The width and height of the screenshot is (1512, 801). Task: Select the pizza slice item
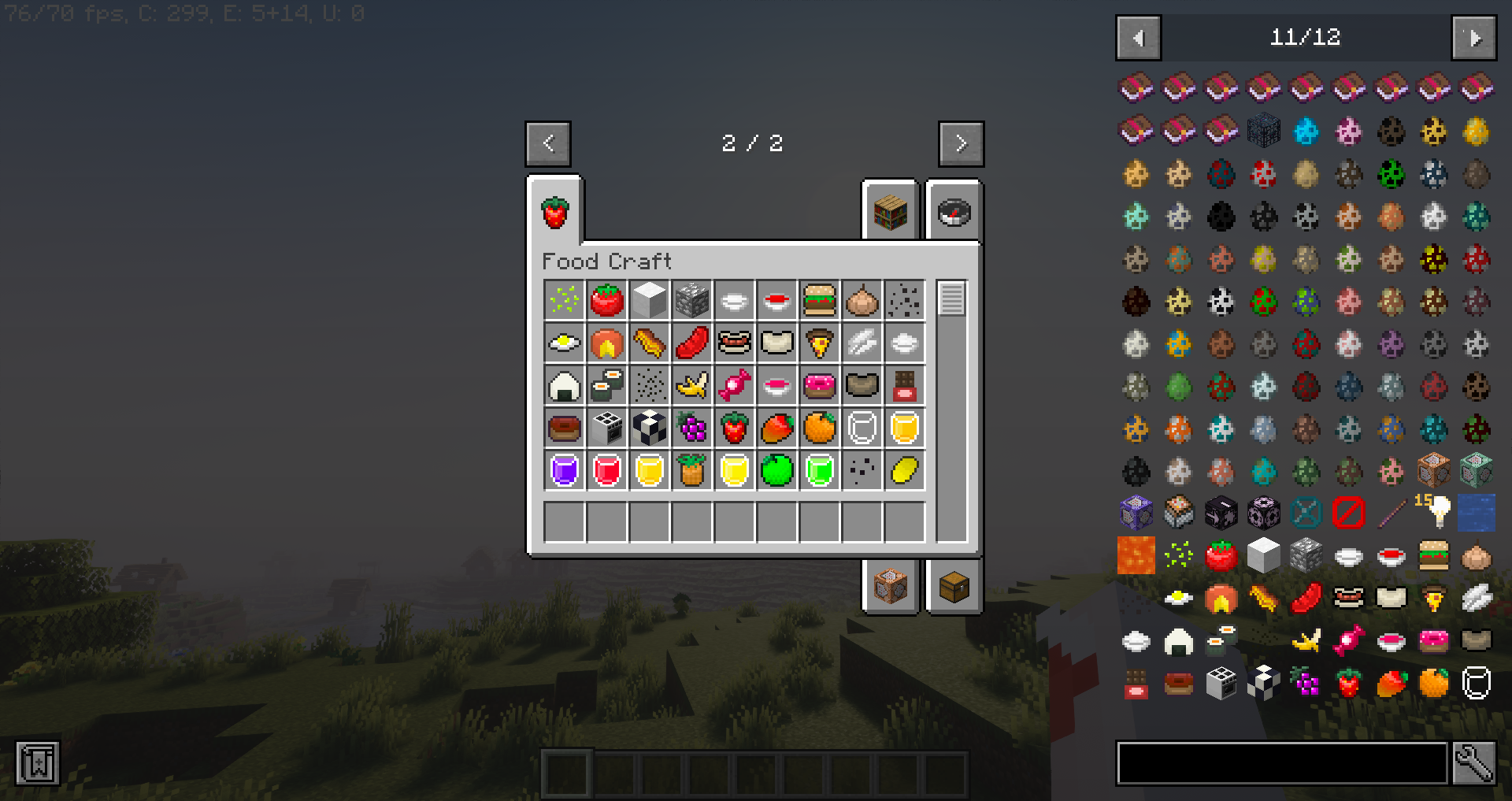click(x=820, y=343)
